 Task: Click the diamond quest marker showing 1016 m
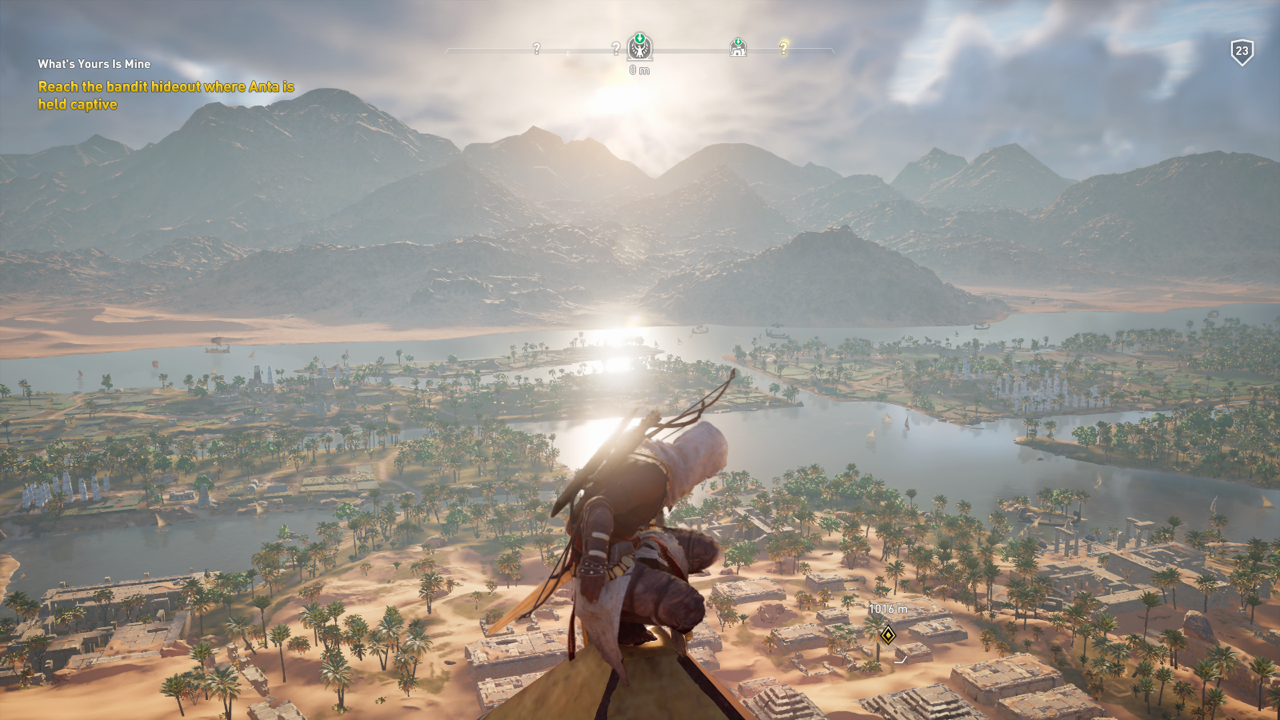(887, 633)
